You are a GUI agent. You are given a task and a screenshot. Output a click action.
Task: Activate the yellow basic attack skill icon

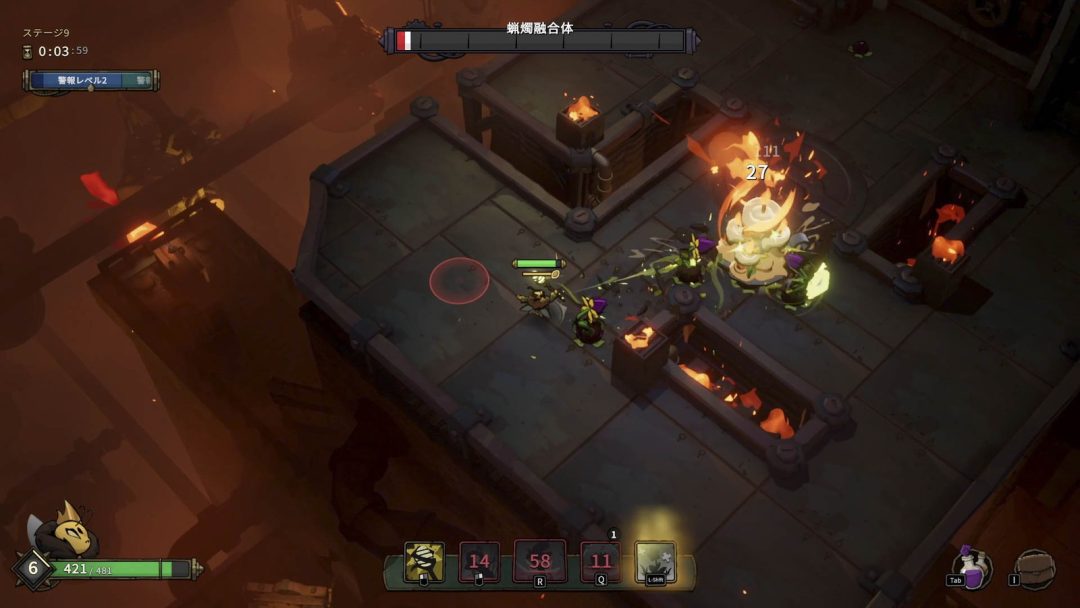[x=424, y=562]
